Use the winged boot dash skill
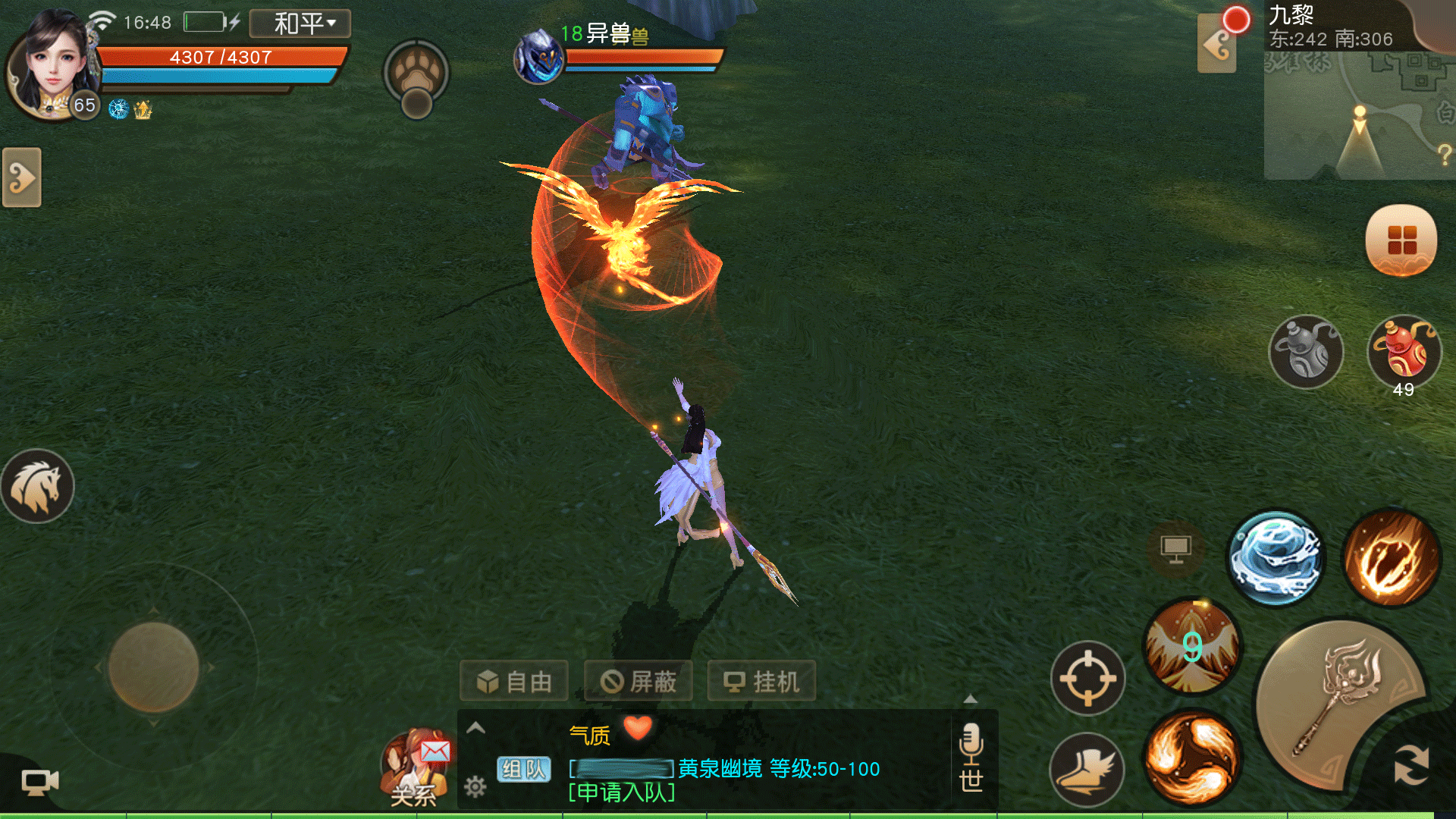The width and height of the screenshot is (1456, 819). tap(1086, 769)
